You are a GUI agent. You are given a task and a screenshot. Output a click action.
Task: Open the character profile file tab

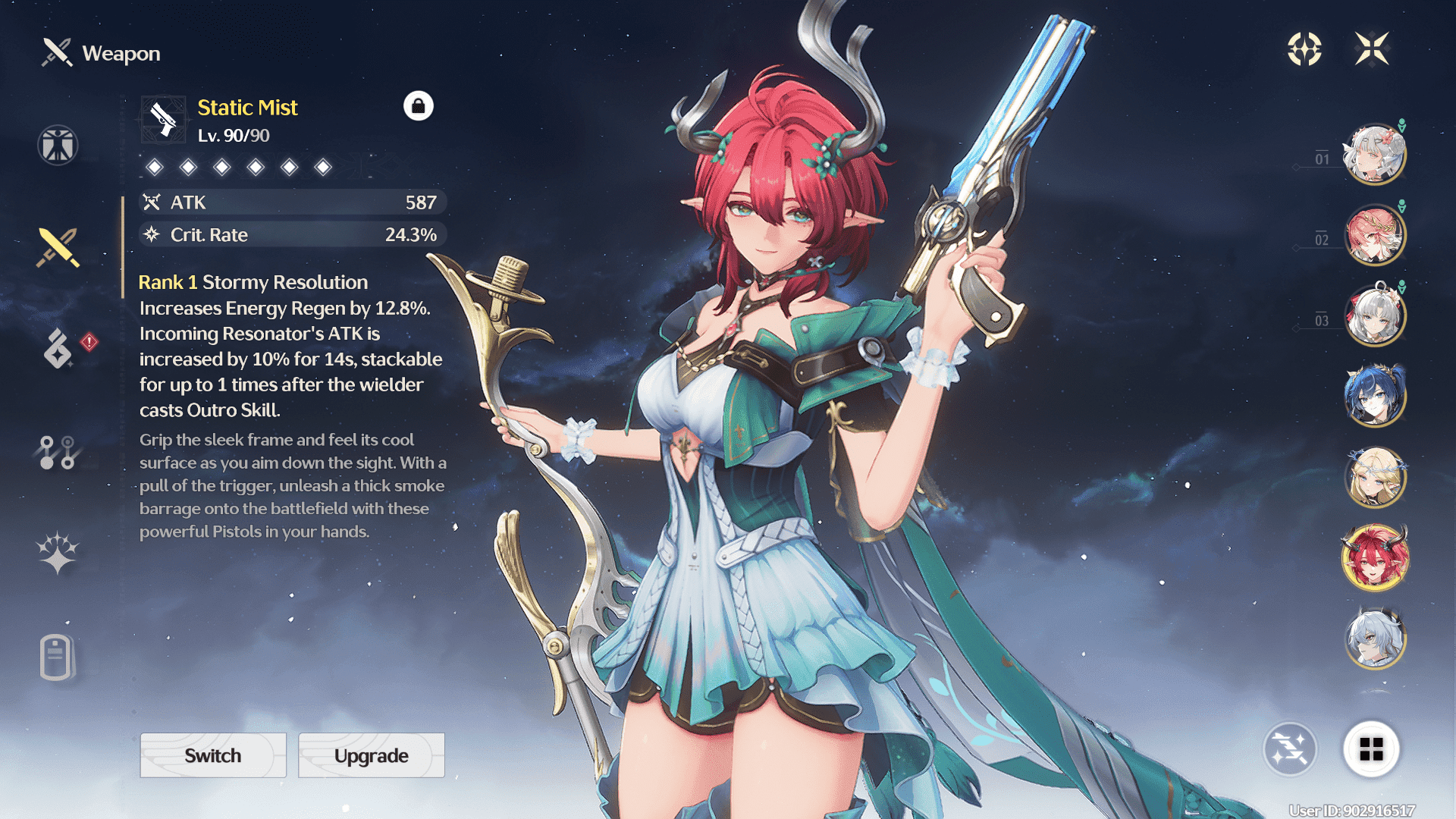click(56, 657)
